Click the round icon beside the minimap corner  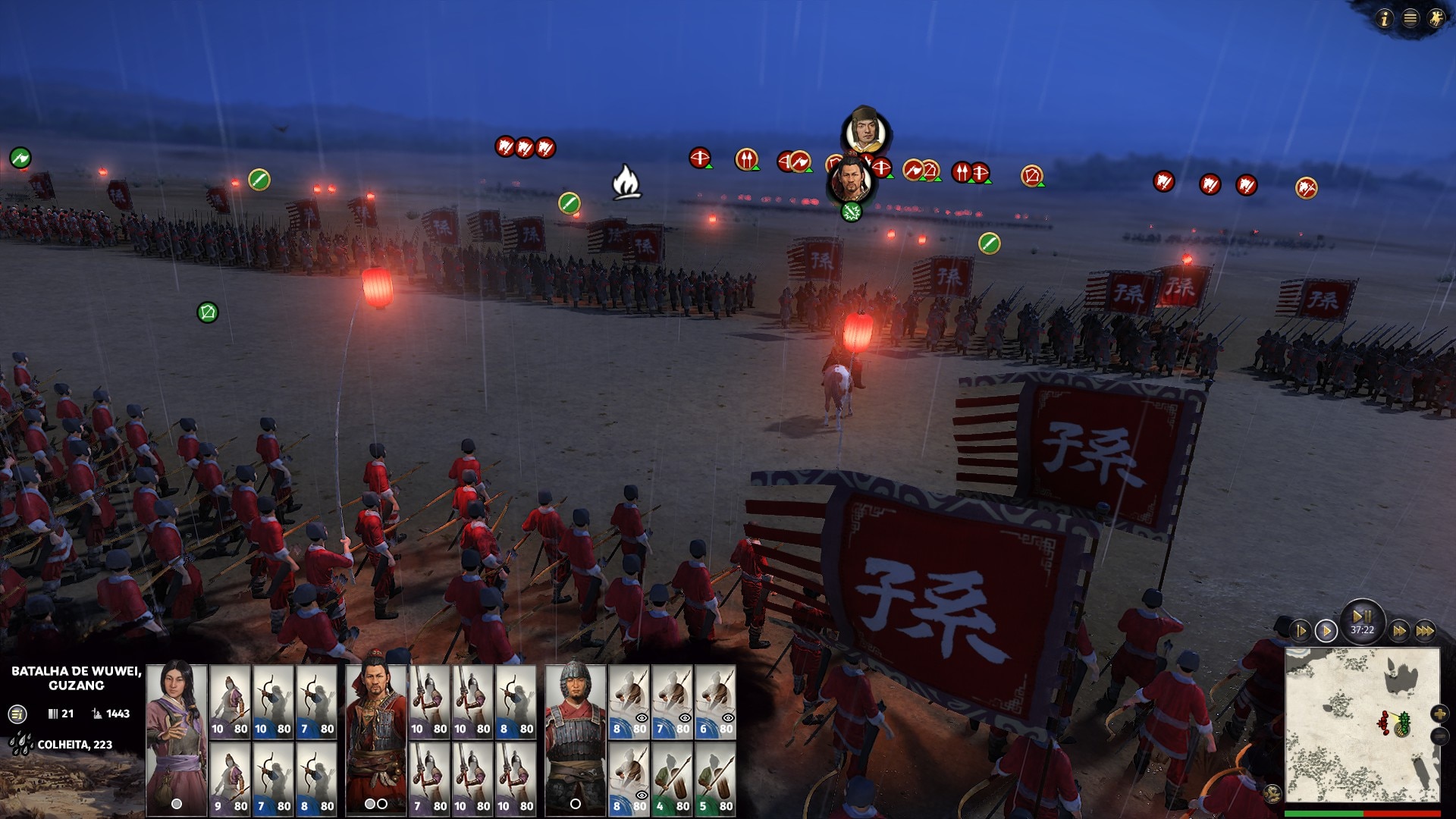click(1273, 793)
